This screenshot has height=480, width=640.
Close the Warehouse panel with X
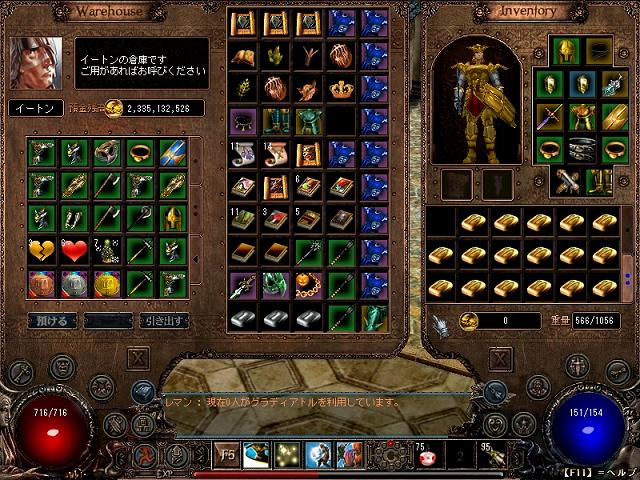pos(138,357)
